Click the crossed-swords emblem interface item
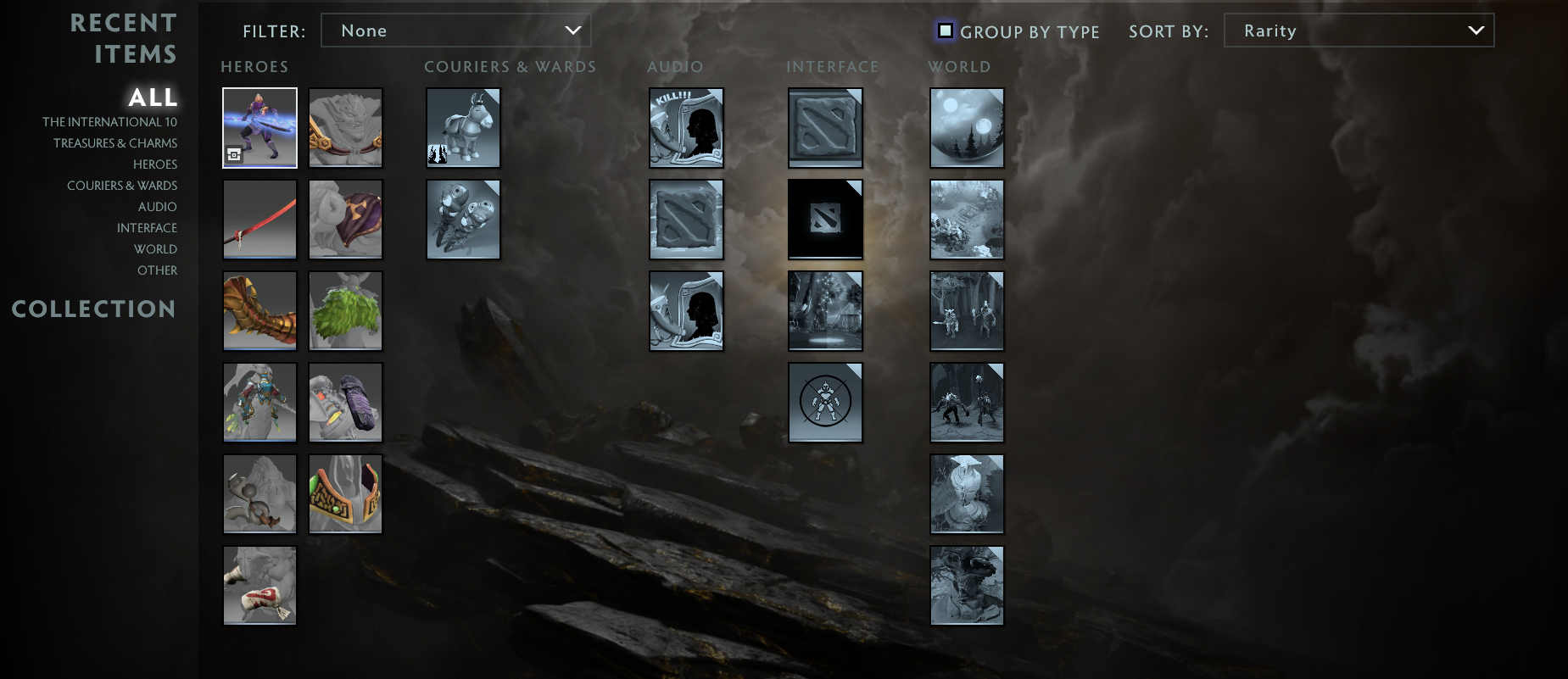The height and width of the screenshot is (679, 1568). 825,403
